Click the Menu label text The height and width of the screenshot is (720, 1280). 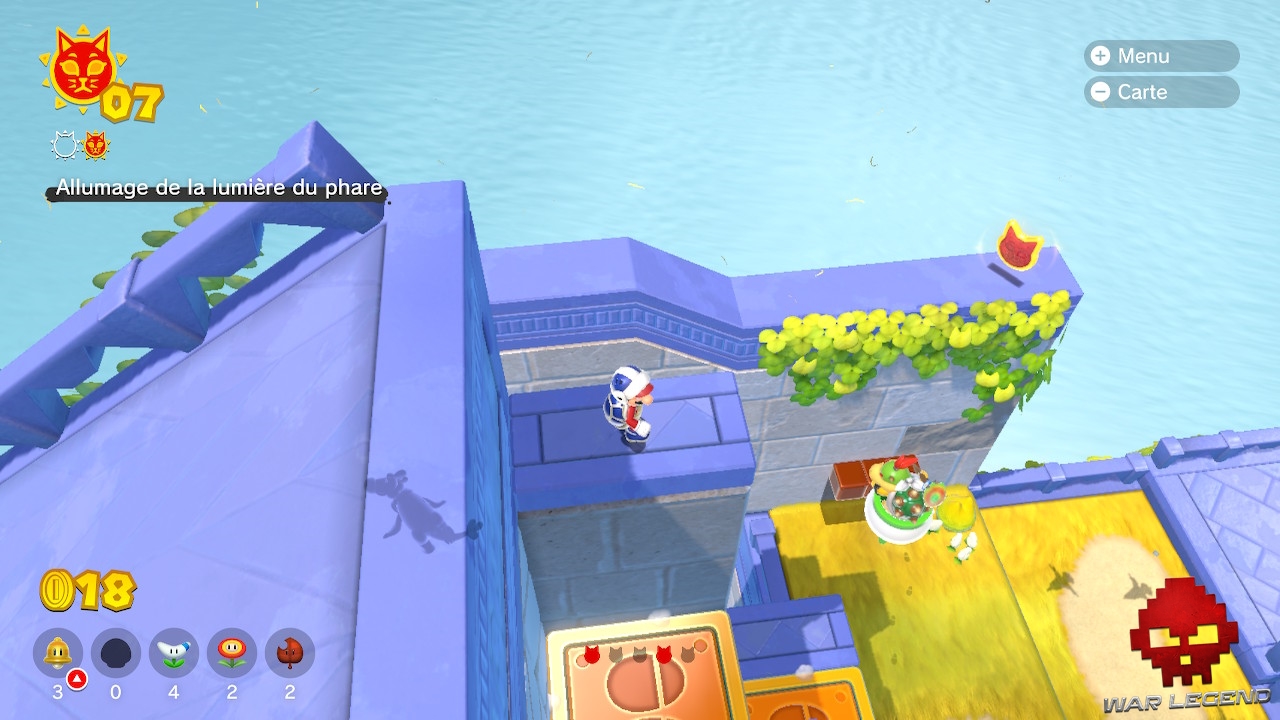click(1145, 56)
